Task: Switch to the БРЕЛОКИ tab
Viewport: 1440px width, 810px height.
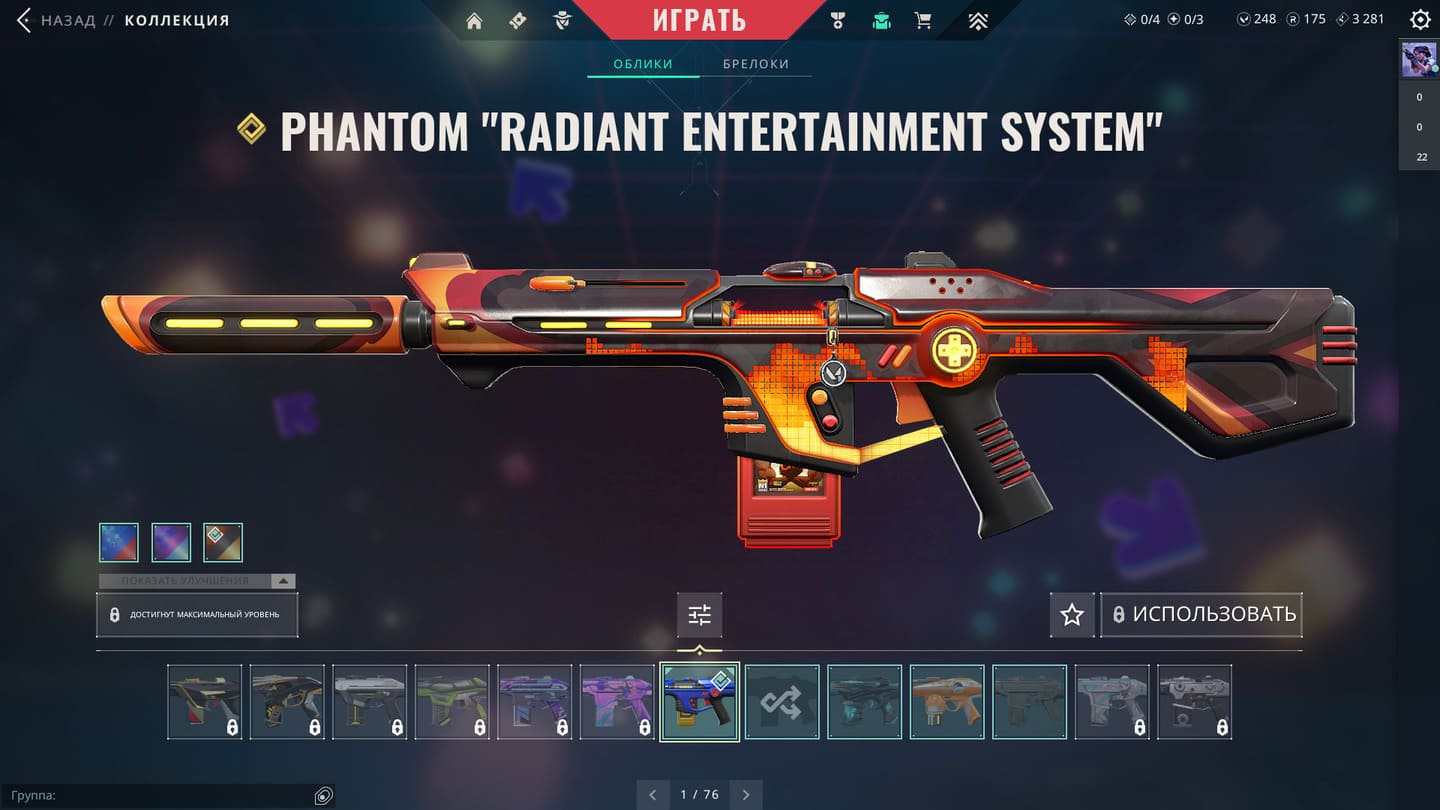Action: point(756,64)
